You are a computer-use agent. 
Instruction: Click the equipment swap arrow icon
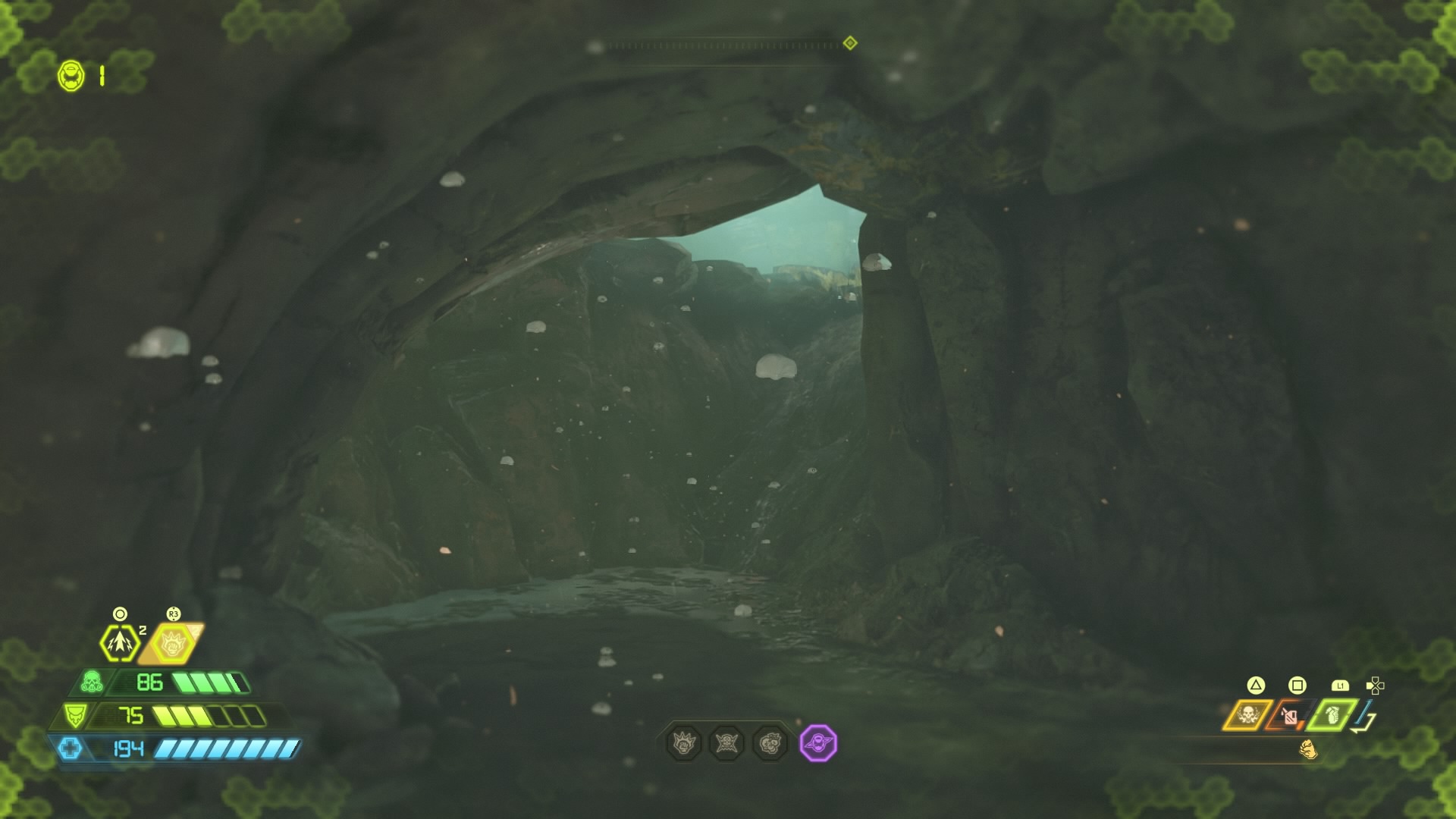(1366, 718)
